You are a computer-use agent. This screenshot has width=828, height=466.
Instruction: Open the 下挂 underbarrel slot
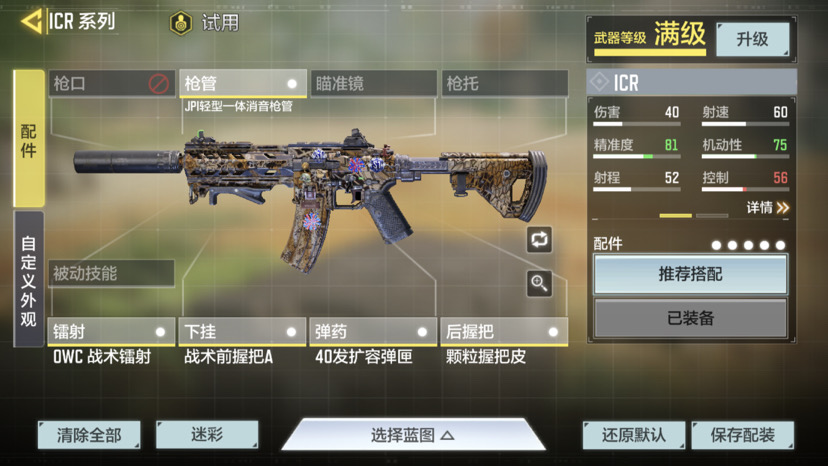pyautogui.click(x=242, y=332)
